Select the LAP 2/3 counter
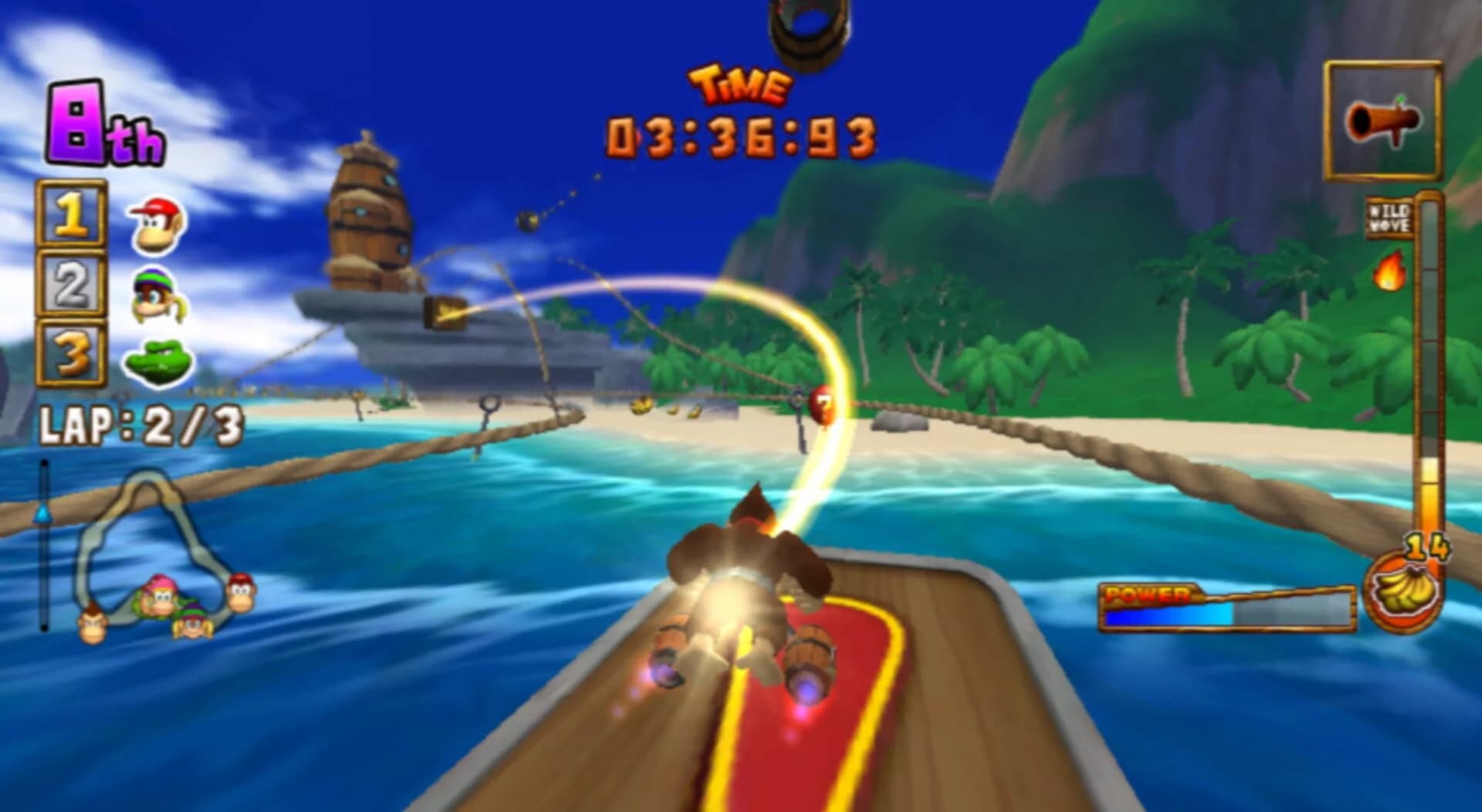This screenshot has height=812, width=1482. 142,424
